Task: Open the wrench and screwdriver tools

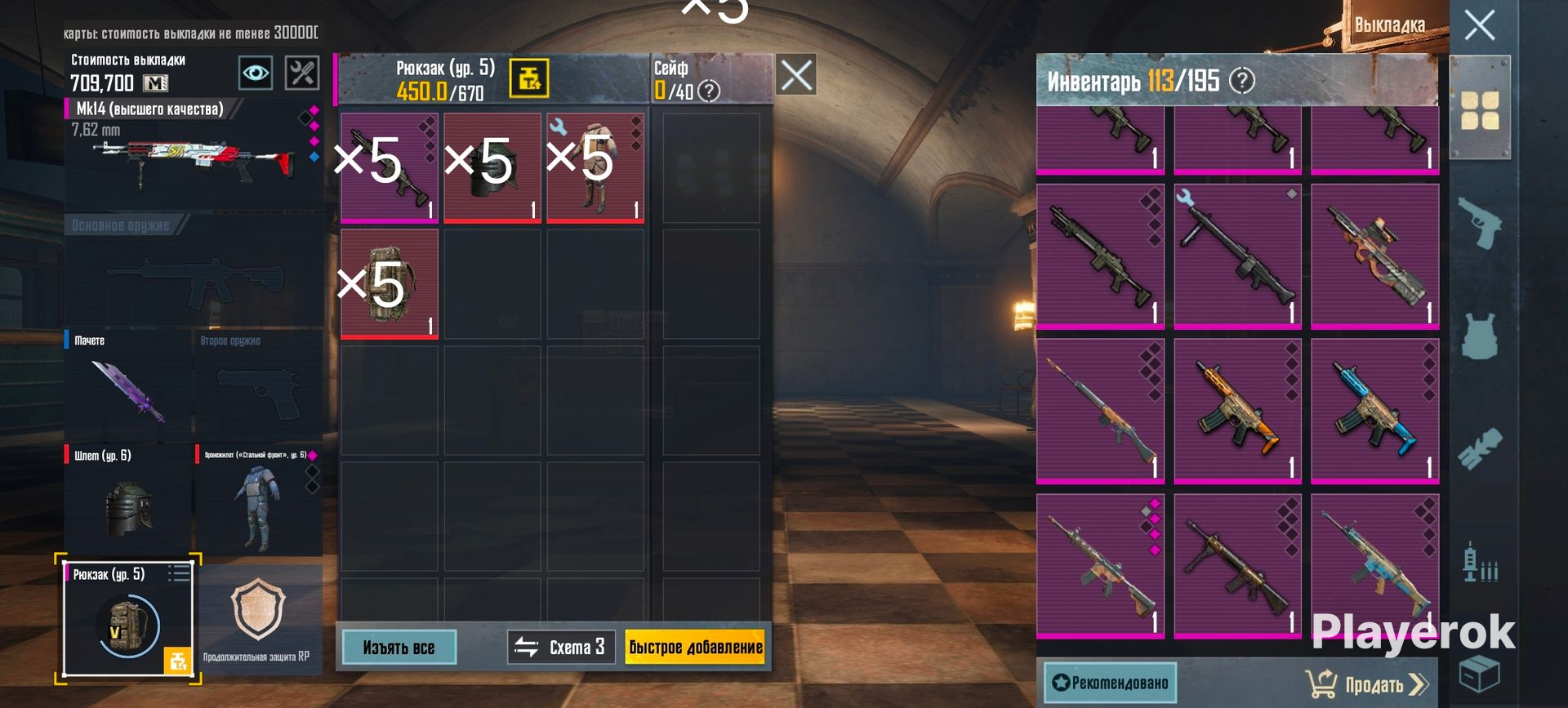Action: click(301, 73)
